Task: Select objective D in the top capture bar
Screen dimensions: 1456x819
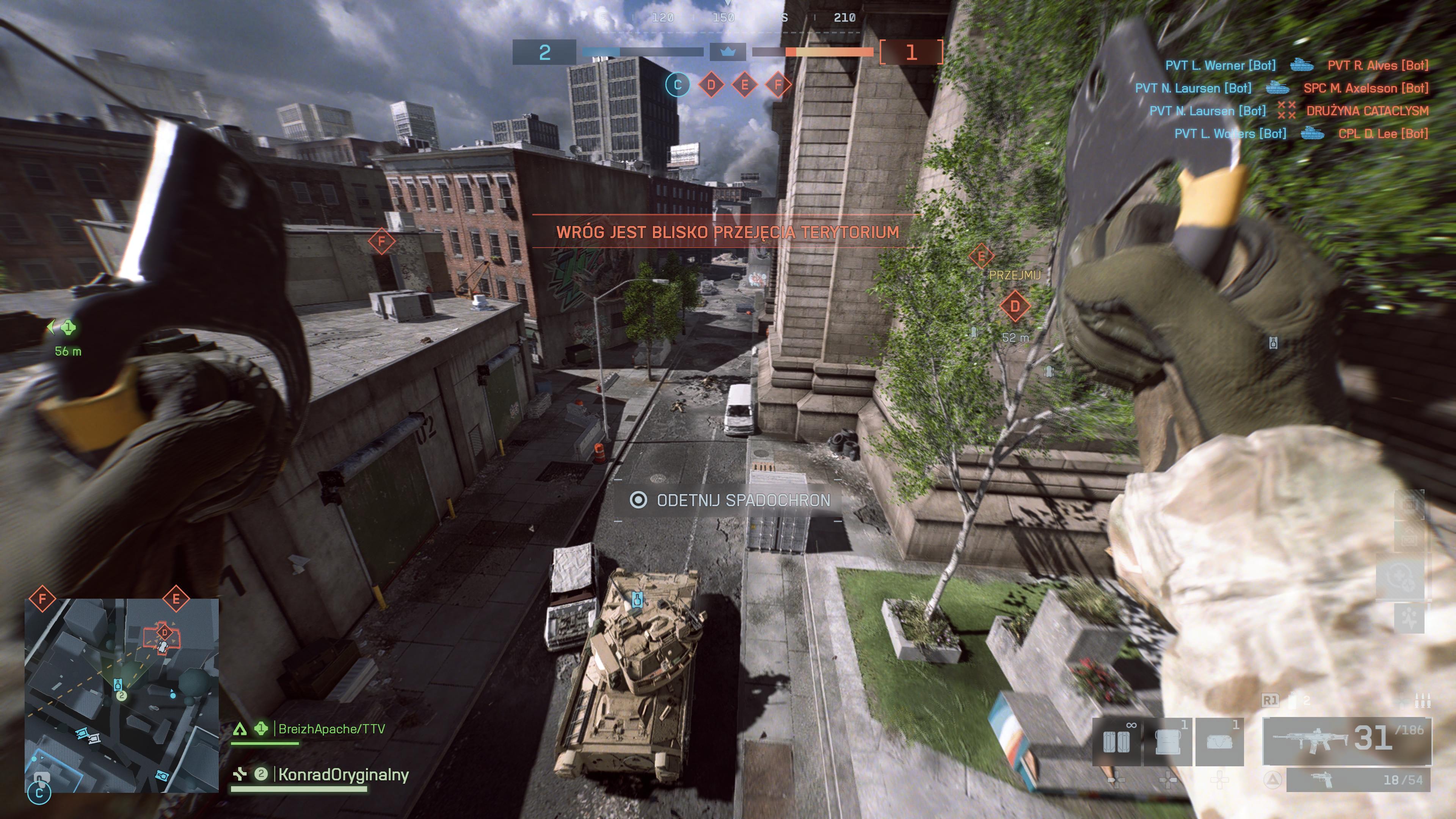Action: pos(711,85)
